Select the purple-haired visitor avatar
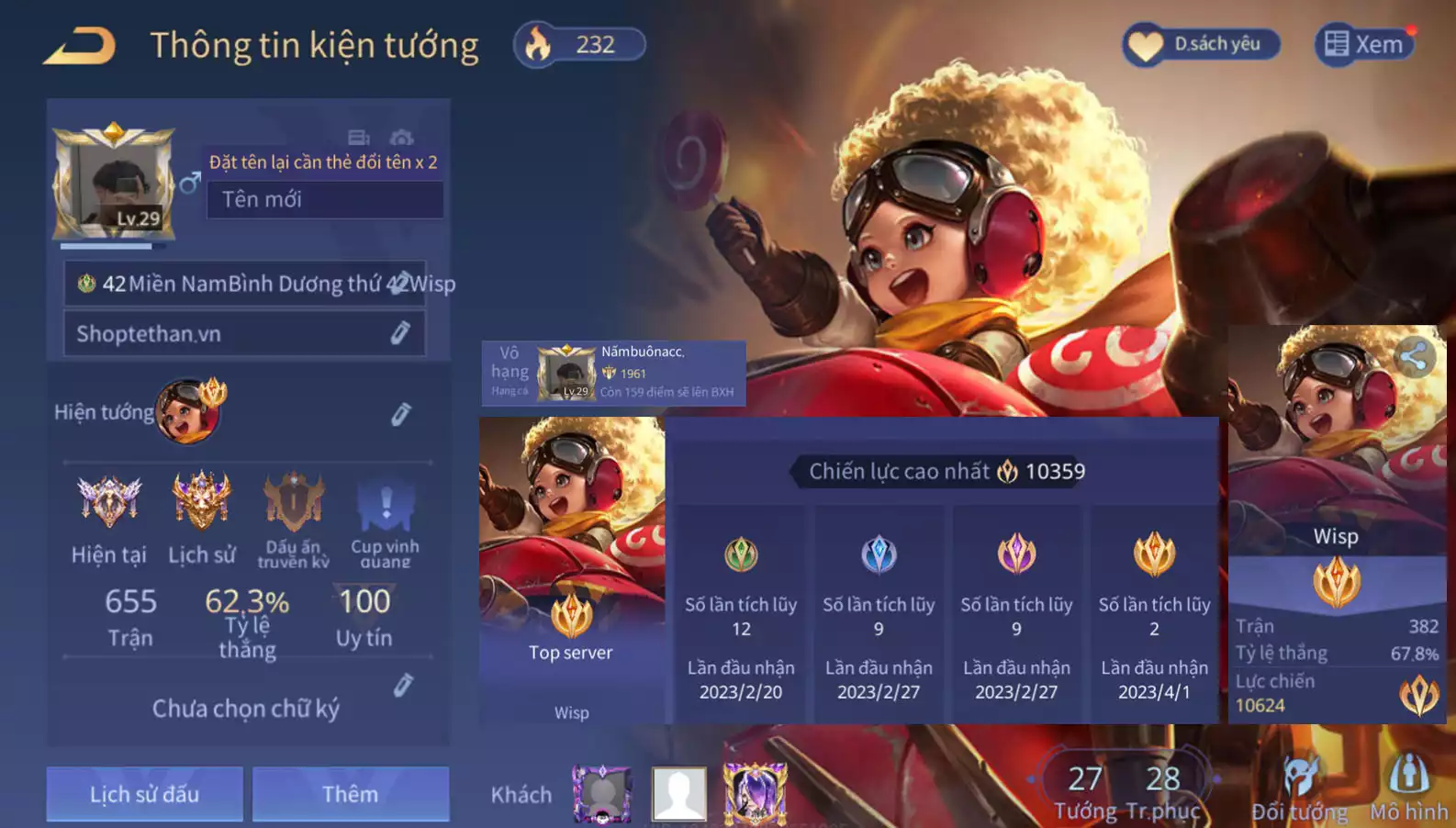Image resolution: width=1456 pixels, height=828 pixels. pyautogui.click(x=755, y=792)
